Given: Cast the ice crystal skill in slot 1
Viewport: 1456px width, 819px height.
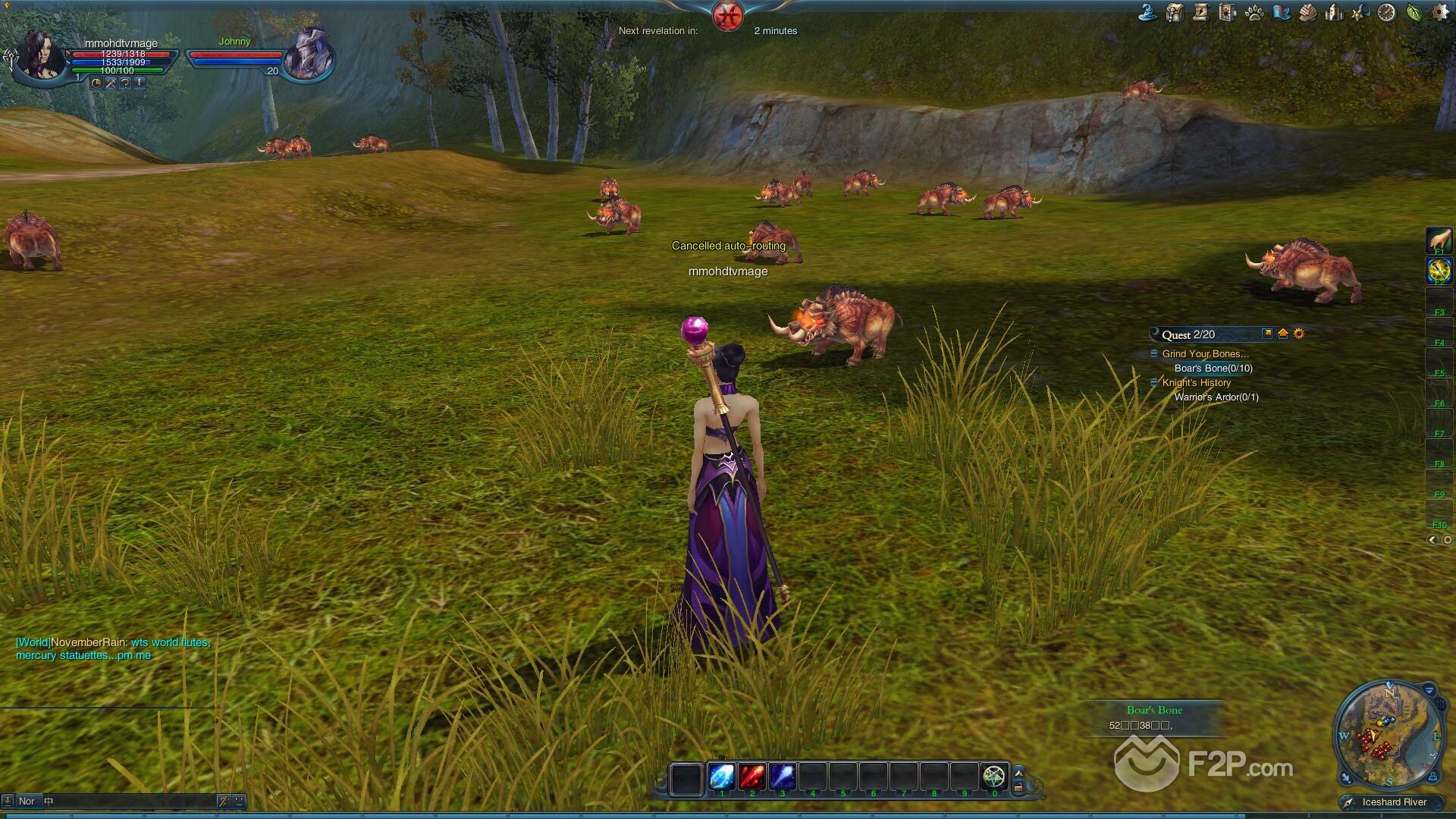Looking at the screenshot, I should click(721, 777).
